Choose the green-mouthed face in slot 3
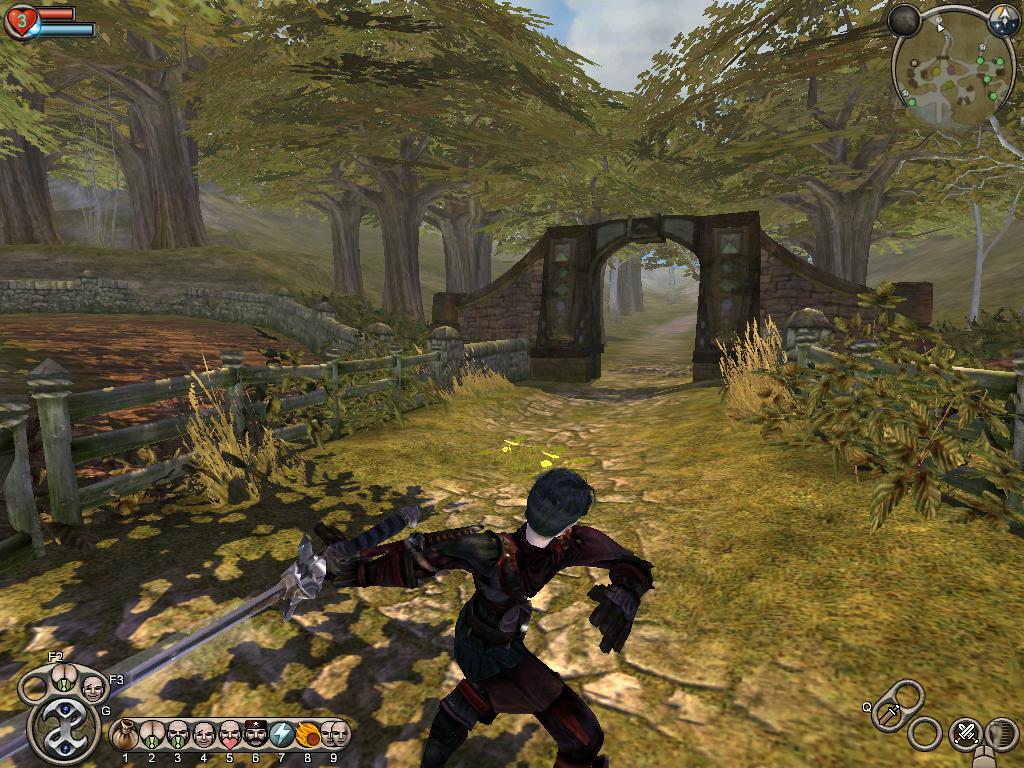 click(x=178, y=735)
